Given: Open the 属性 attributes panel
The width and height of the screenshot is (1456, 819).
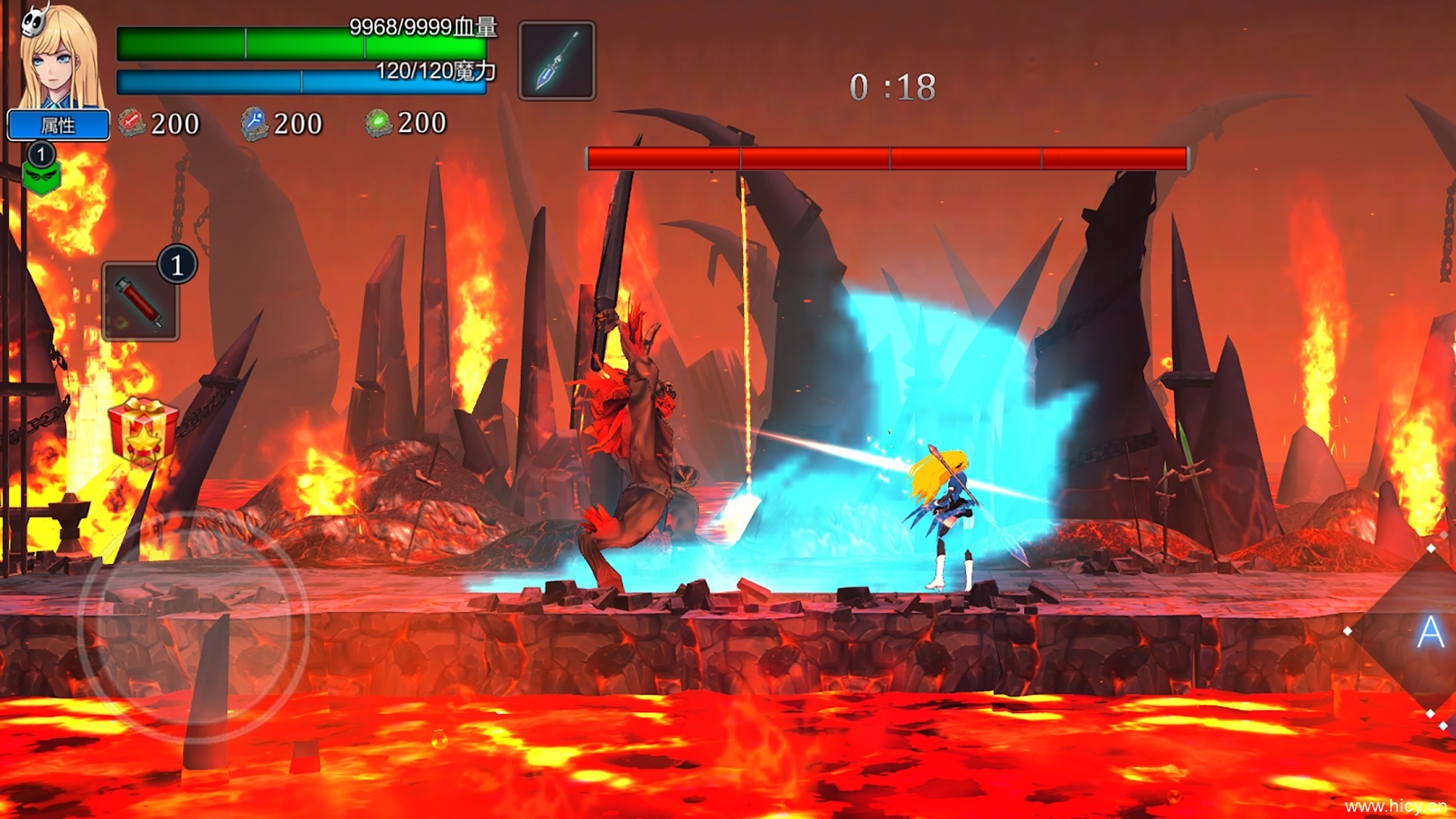Looking at the screenshot, I should point(58,125).
